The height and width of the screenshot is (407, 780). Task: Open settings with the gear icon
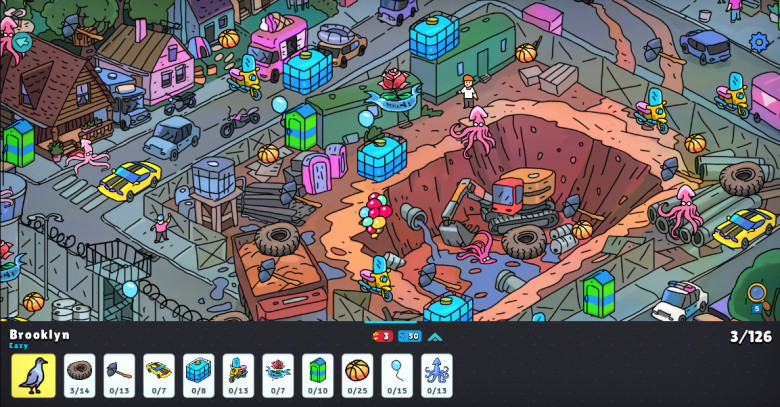coord(759,42)
